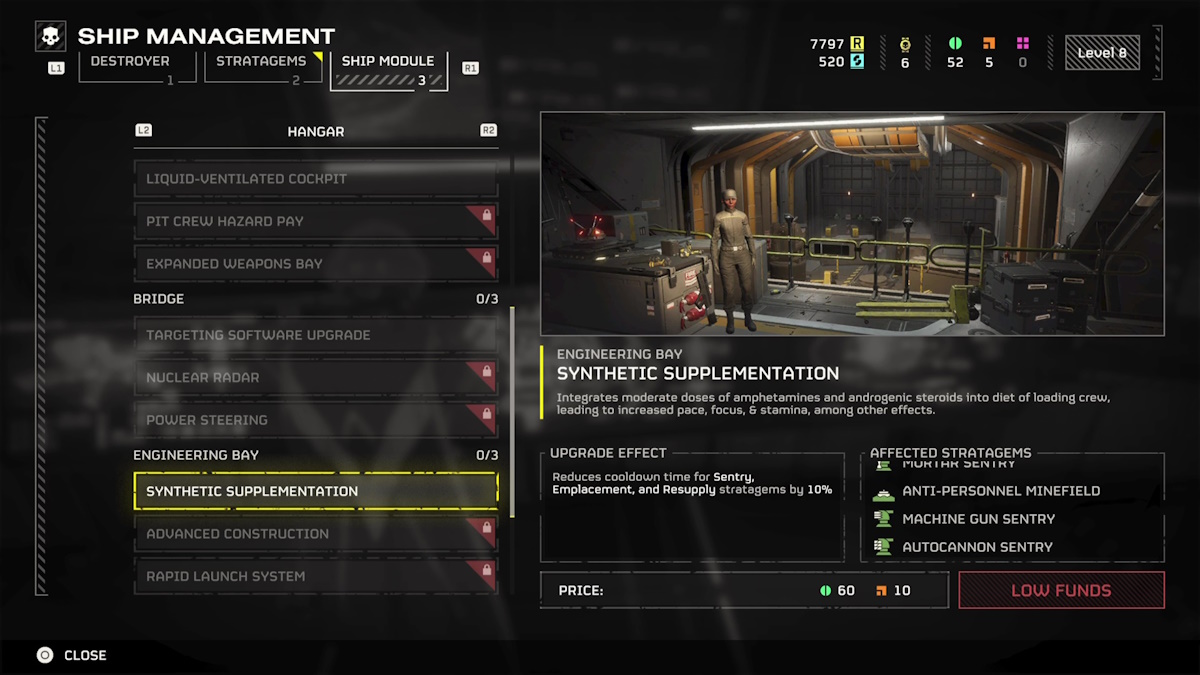Select the Ship Module tab
The width and height of the screenshot is (1200, 675).
(x=388, y=68)
